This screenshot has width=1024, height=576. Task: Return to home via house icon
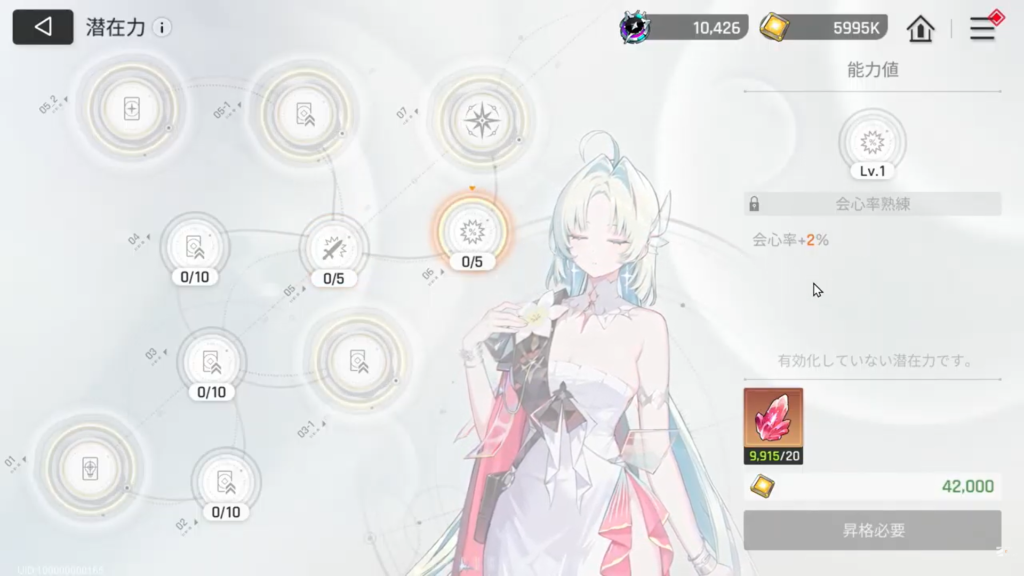coord(920,29)
